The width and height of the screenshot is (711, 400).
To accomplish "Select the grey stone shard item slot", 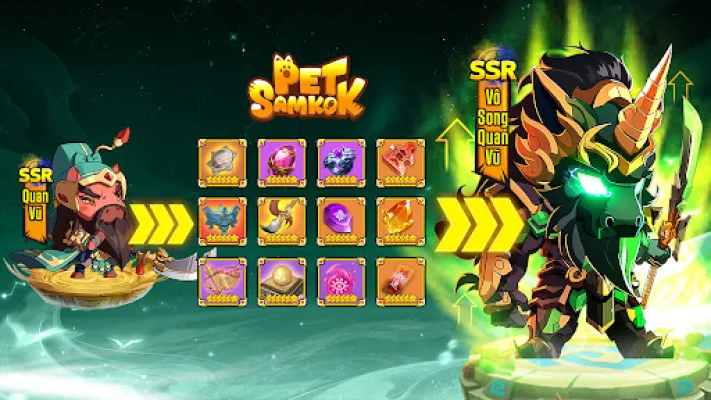I will [222, 163].
